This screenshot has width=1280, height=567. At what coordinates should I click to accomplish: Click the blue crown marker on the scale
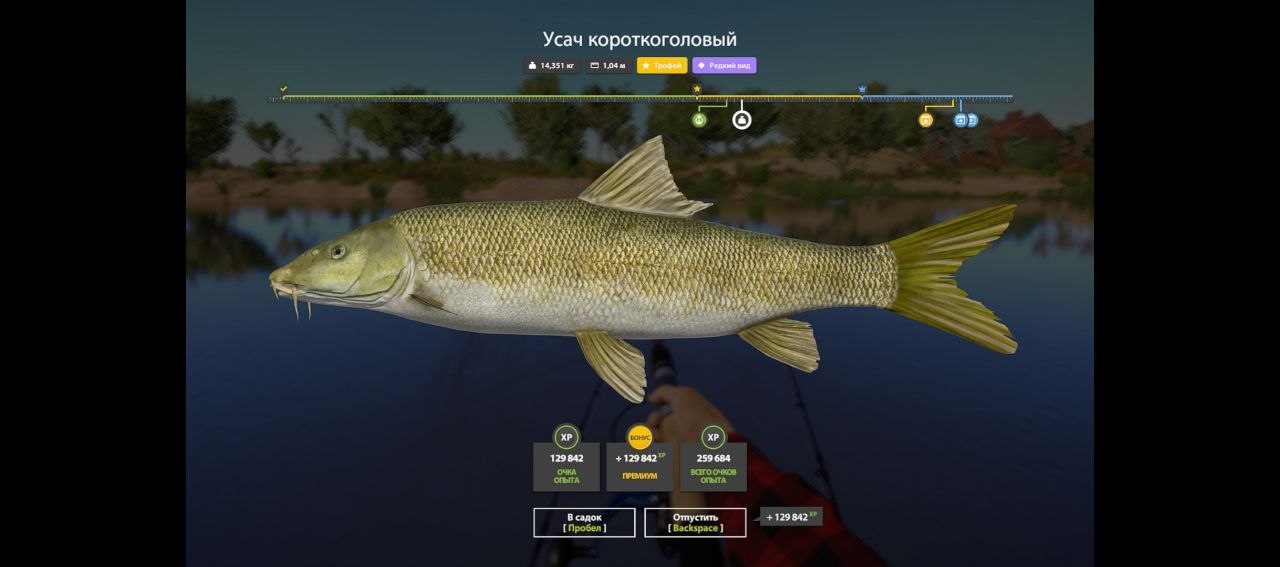click(x=861, y=89)
